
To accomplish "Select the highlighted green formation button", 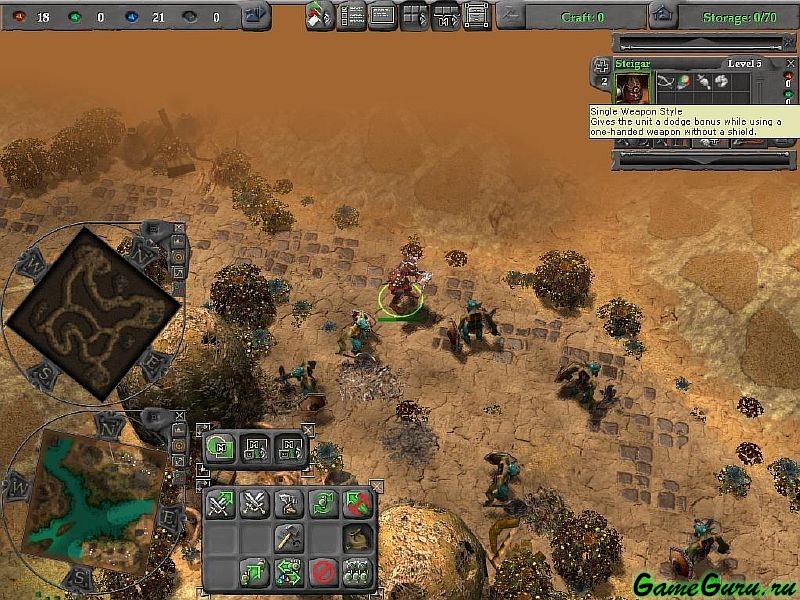I will click(x=221, y=447).
